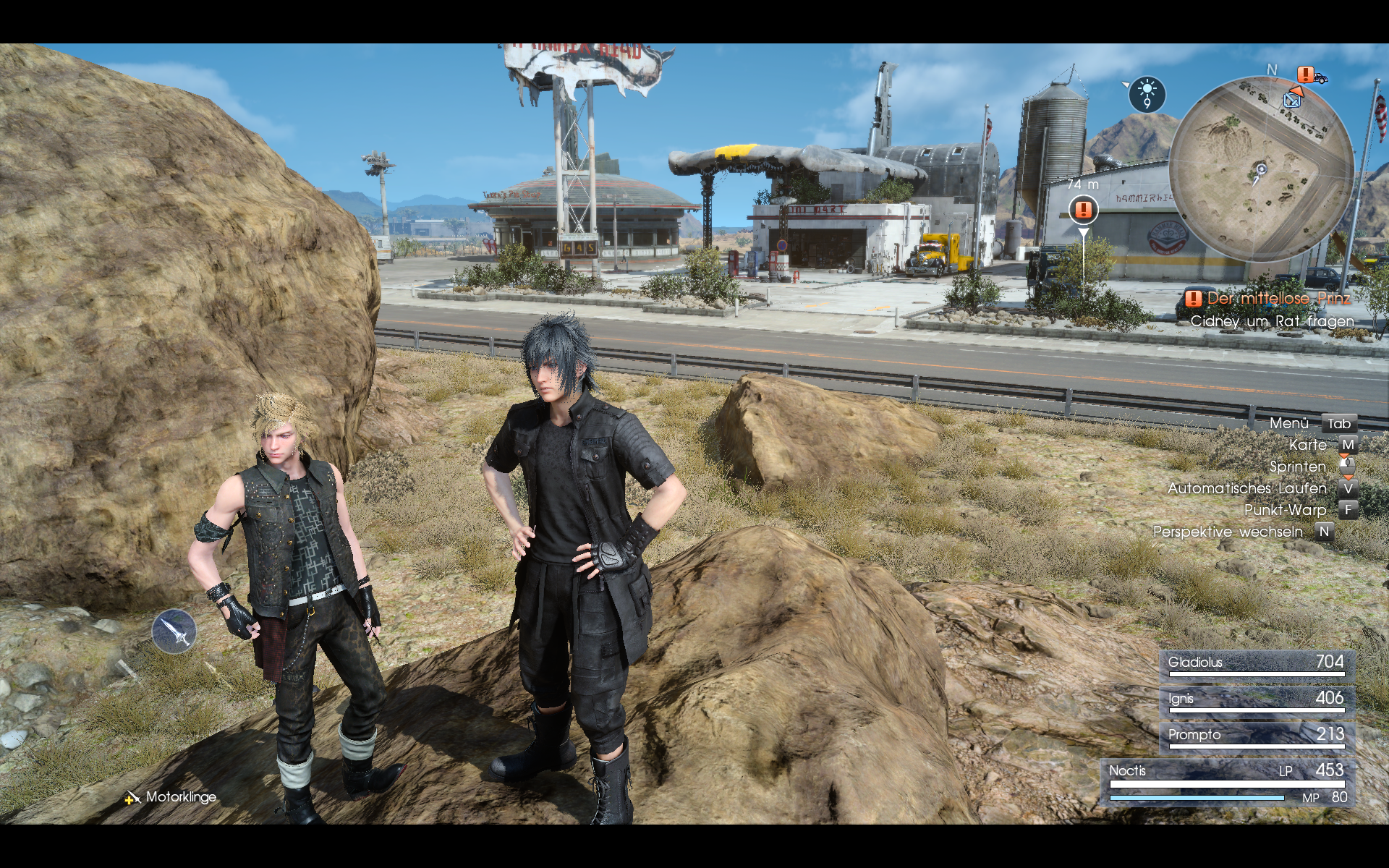1389x868 pixels.
Task: Activate Punkt-Warp using the F prompt
Action: (x=1347, y=510)
